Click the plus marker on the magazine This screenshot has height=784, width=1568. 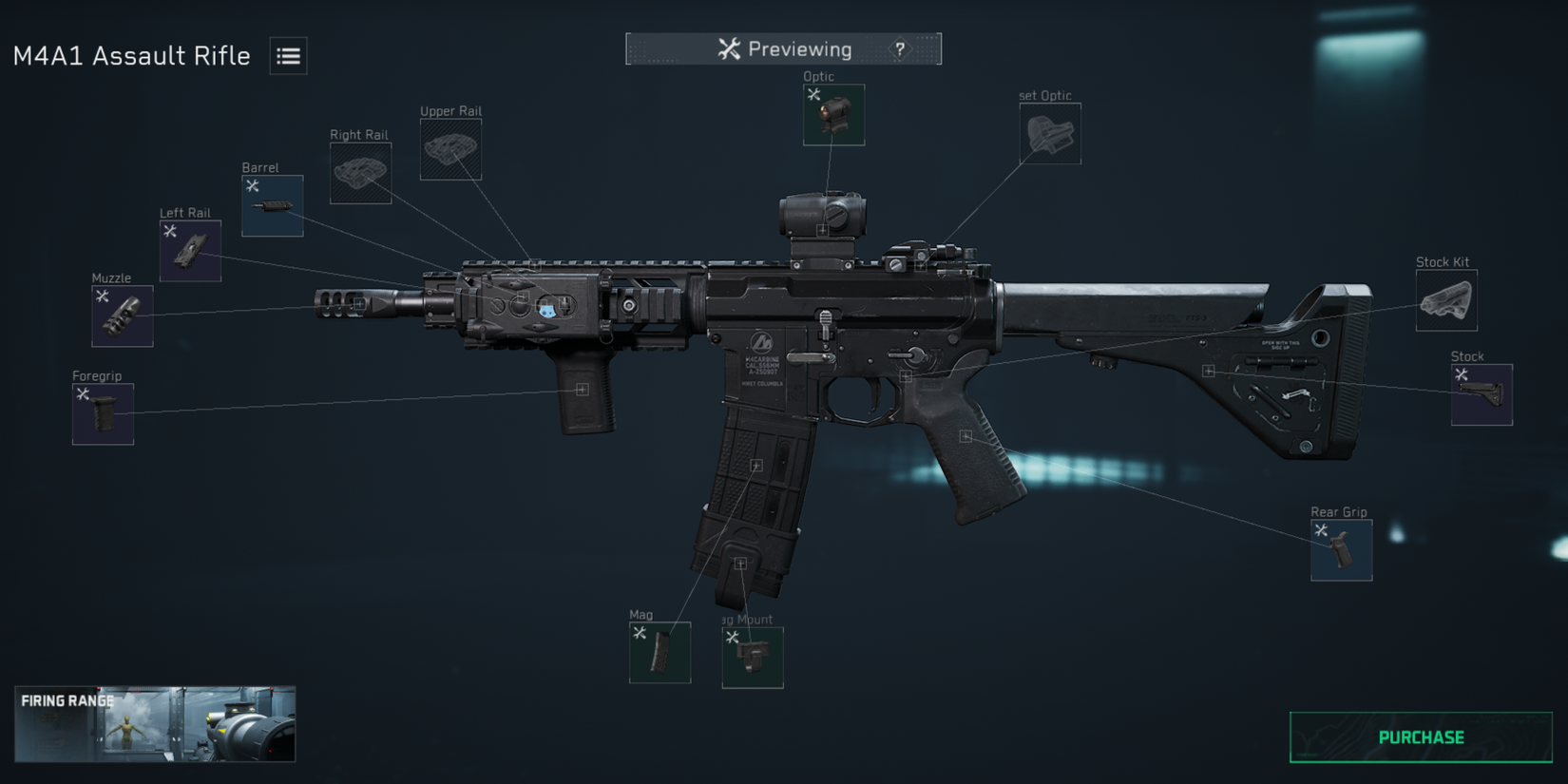(x=755, y=465)
